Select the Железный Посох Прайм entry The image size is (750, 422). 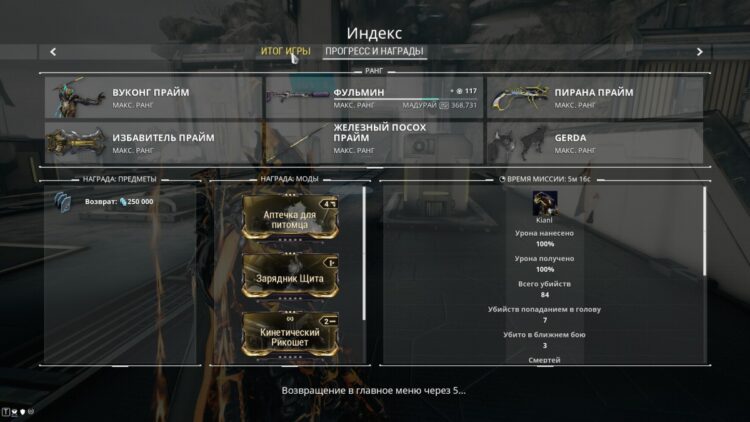tap(373, 142)
